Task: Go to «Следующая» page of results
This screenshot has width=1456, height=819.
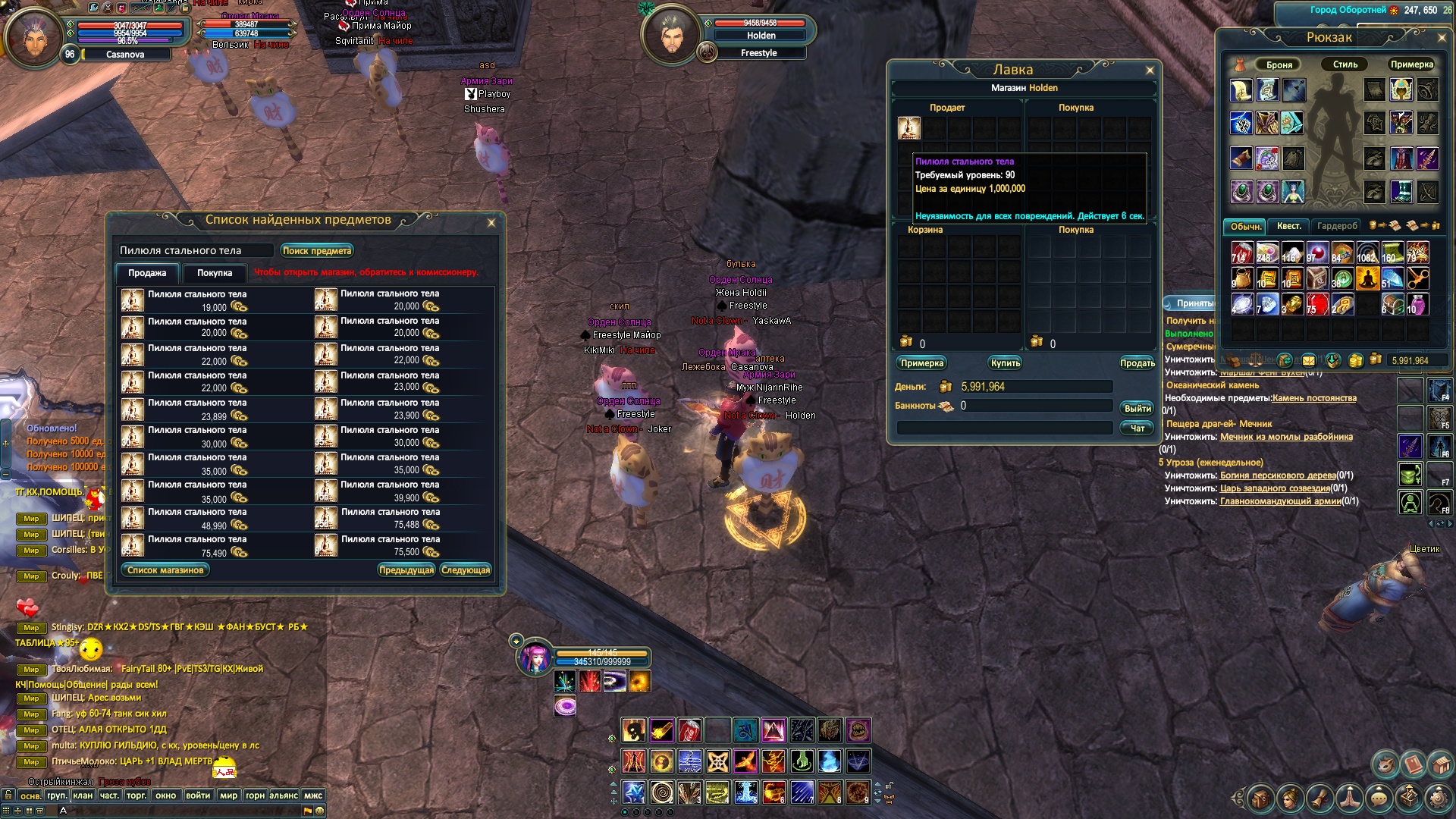Action: (x=466, y=570)
